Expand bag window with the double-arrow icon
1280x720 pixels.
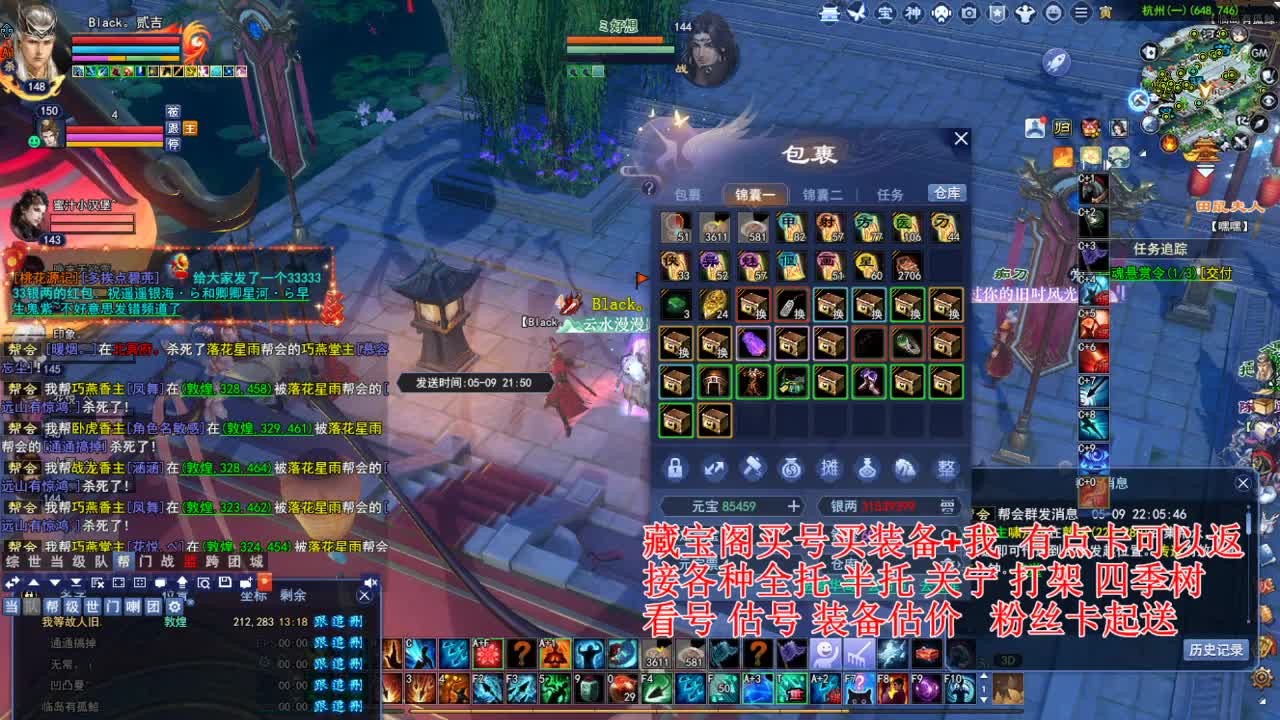click(x=712, y=468)
